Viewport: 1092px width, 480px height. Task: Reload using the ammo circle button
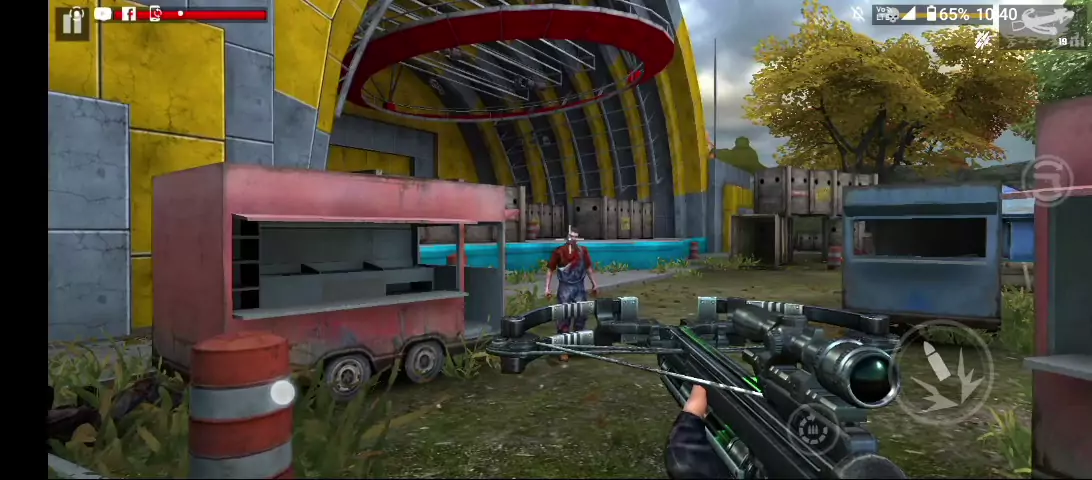click(811, 430)
